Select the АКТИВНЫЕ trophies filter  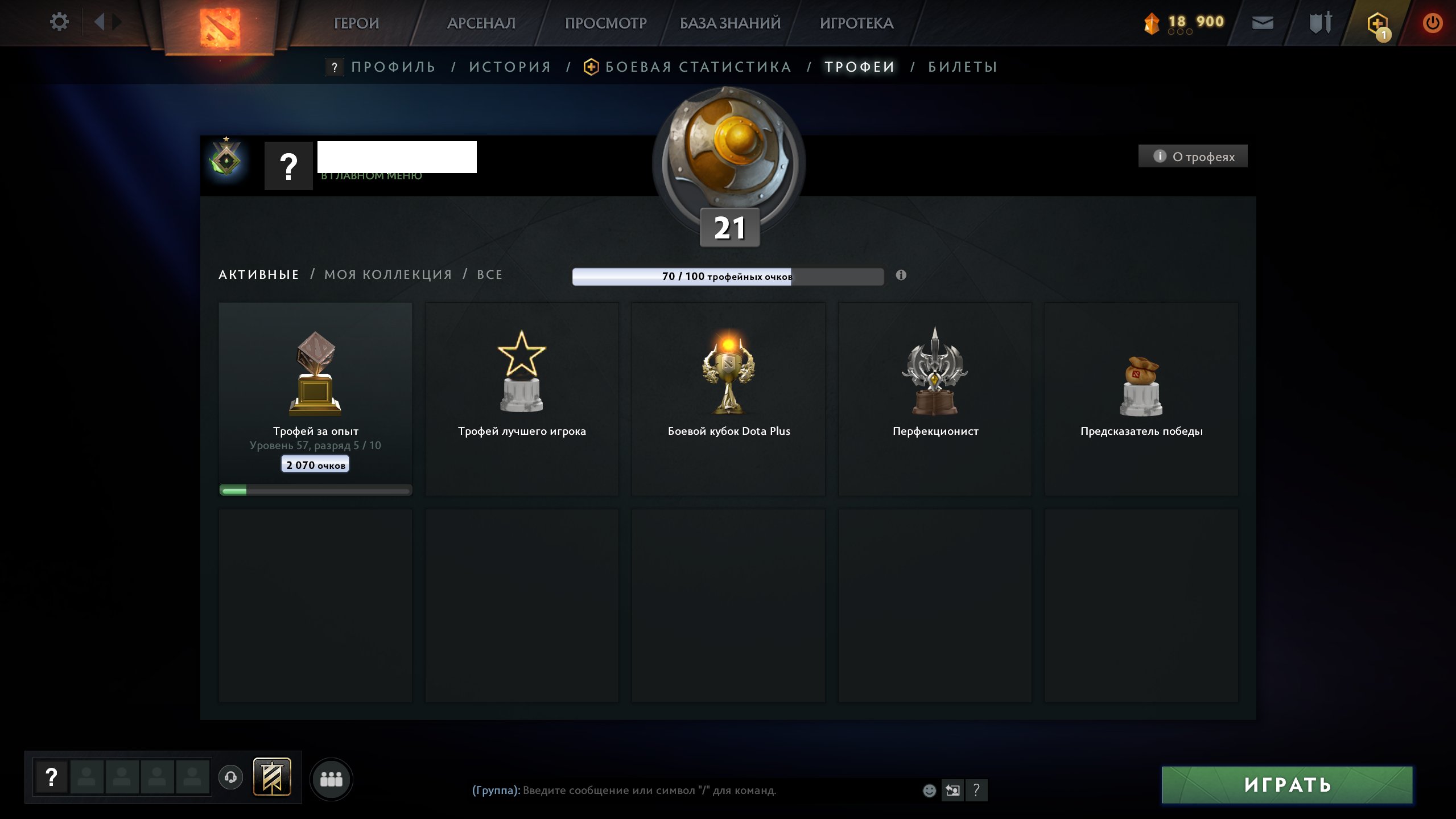point(259,274)
